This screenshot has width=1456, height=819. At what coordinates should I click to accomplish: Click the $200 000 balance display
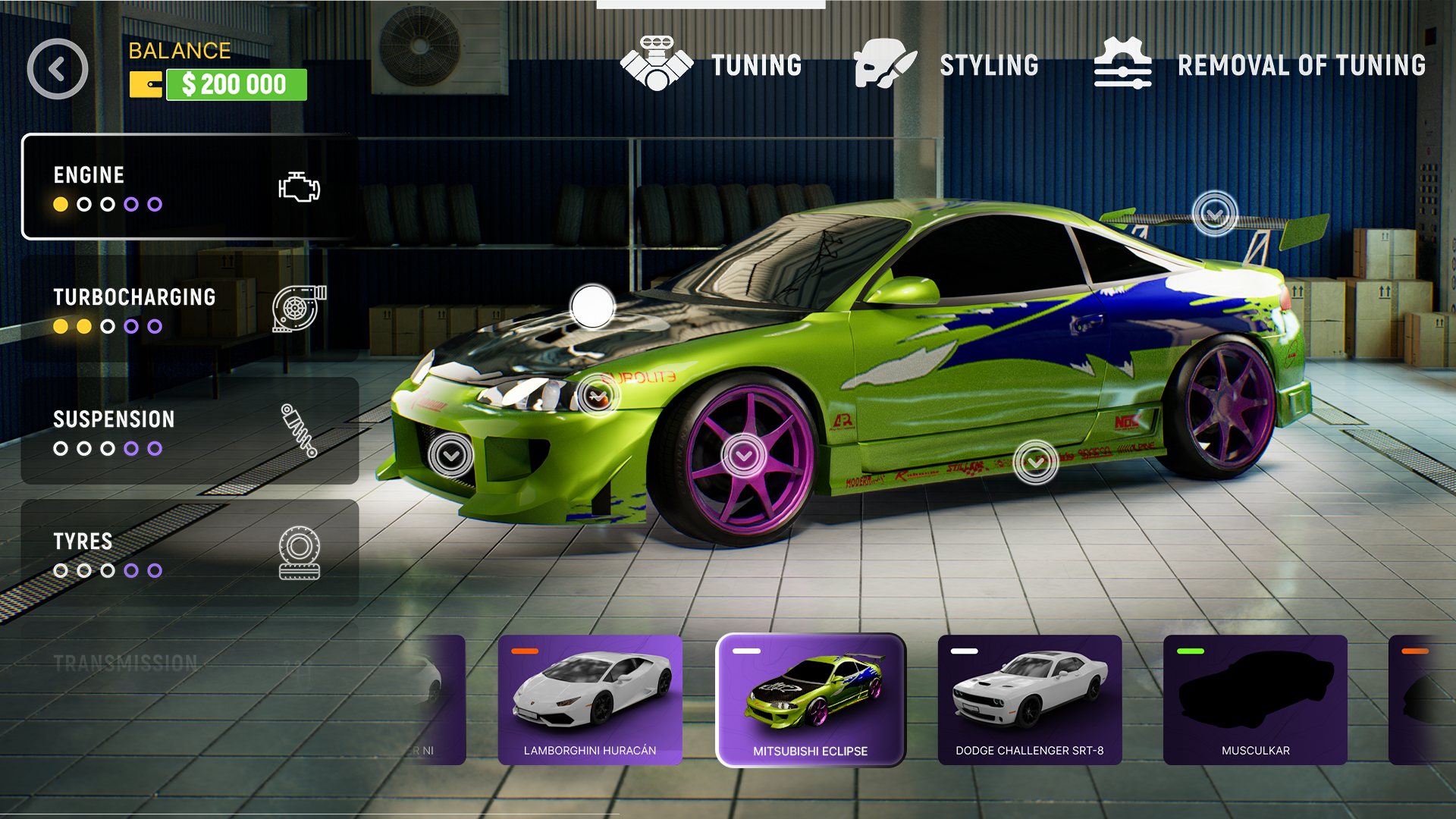[x=236, y=85]
